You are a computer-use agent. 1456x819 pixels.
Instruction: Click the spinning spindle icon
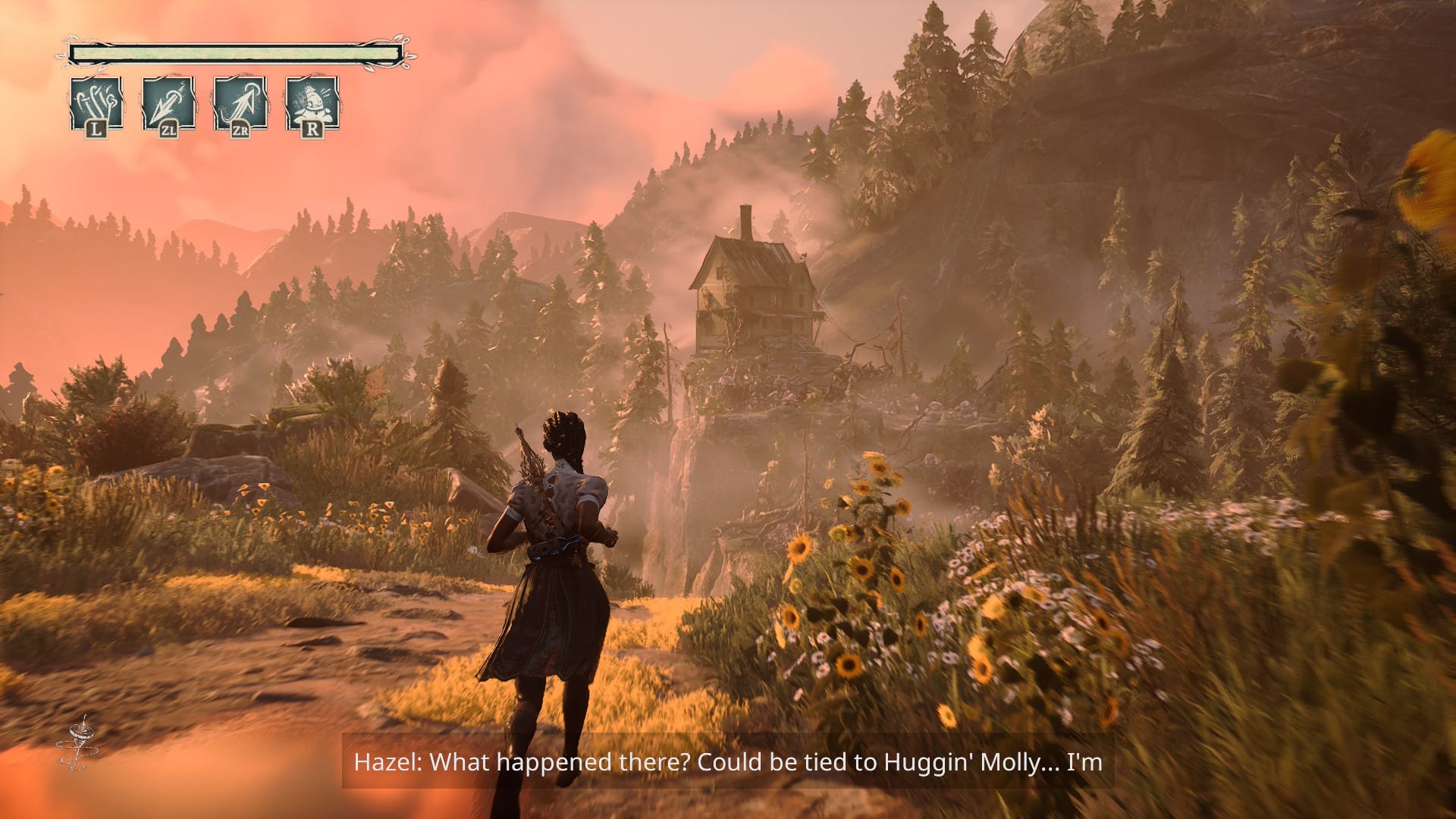[76, 742]
